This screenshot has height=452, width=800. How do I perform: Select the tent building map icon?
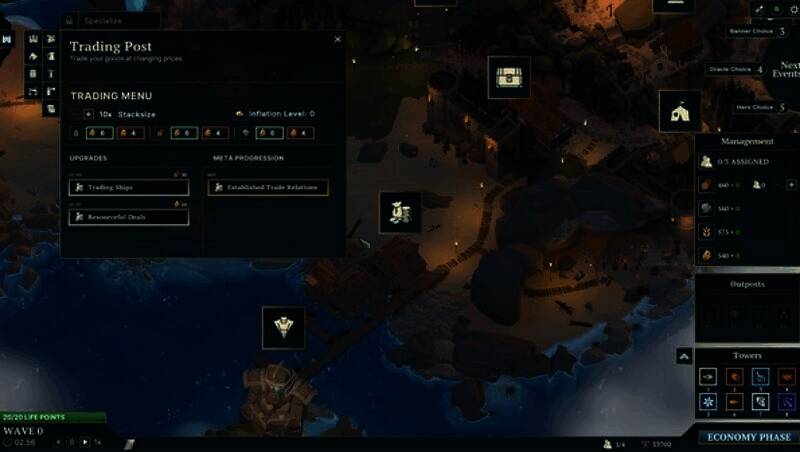tap(679, 111)
